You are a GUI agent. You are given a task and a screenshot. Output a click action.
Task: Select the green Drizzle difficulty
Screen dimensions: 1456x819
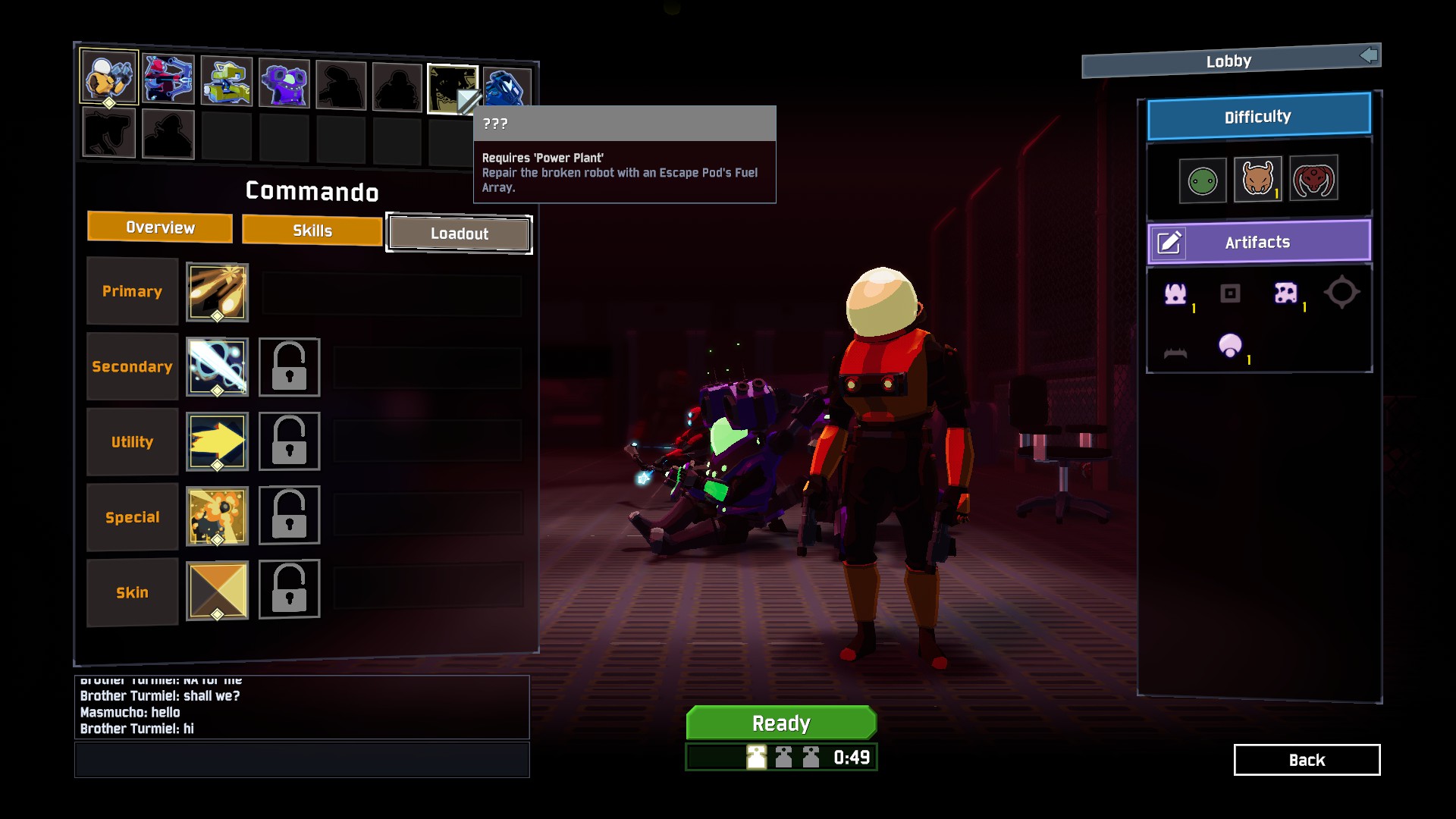click(x=1203, y=180)
